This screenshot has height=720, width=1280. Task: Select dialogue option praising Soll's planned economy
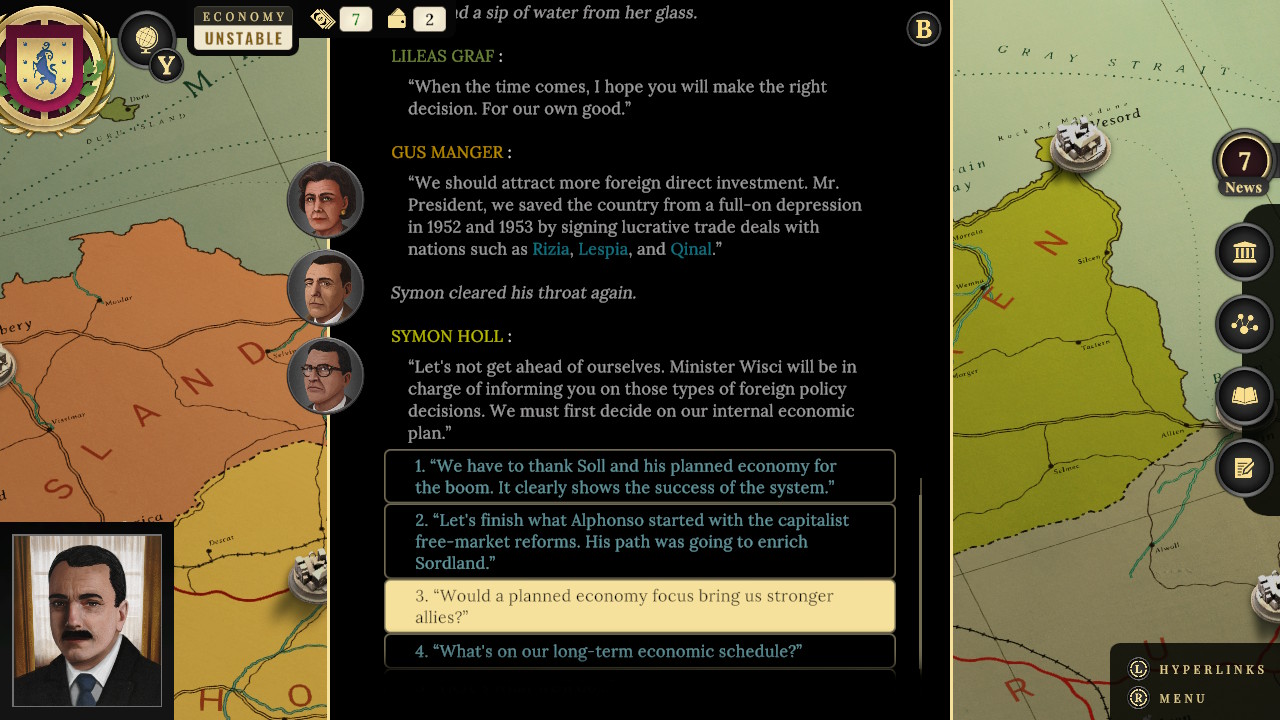(x=640, y=477)
